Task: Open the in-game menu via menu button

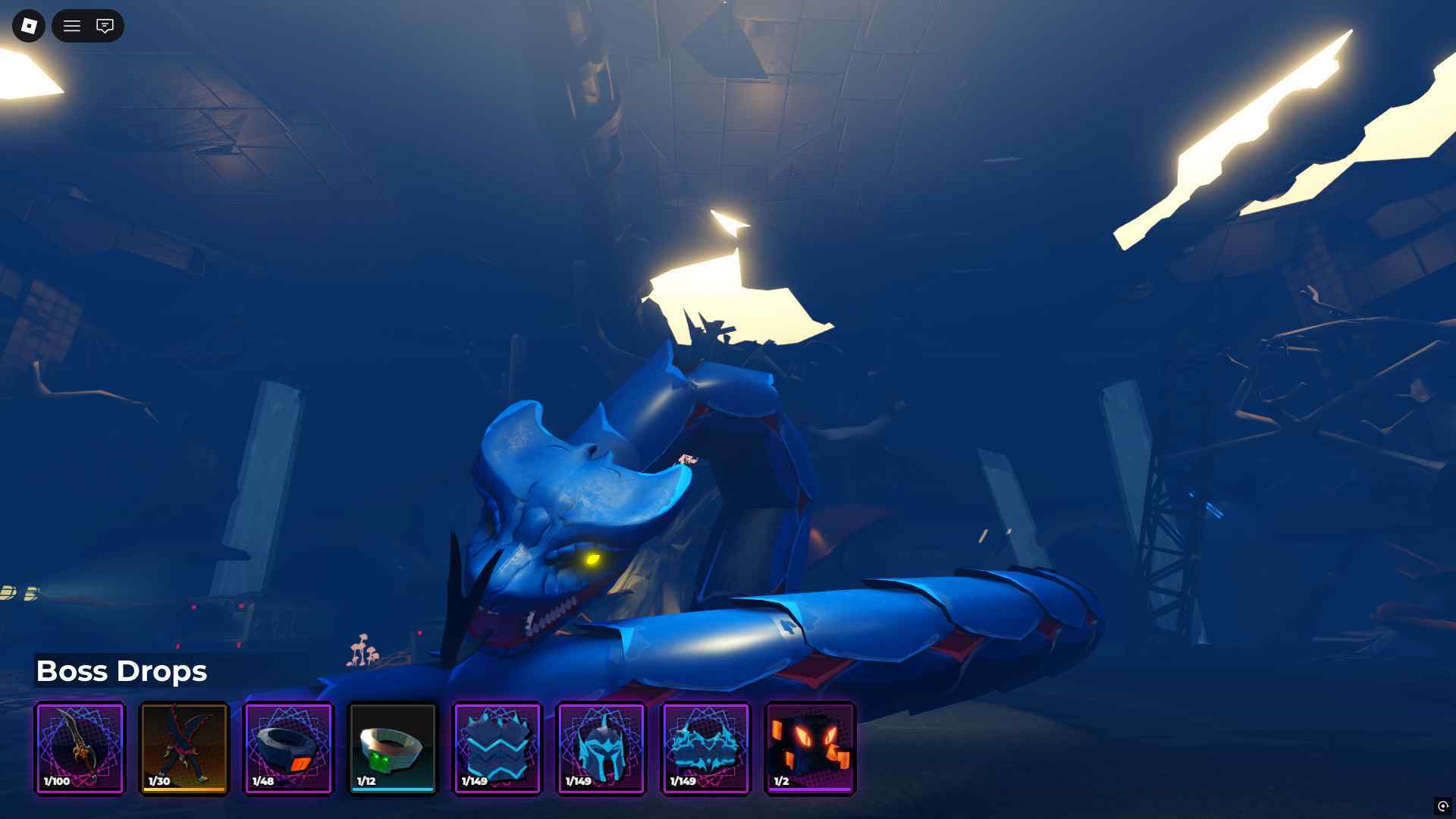Action: [71, 26]
